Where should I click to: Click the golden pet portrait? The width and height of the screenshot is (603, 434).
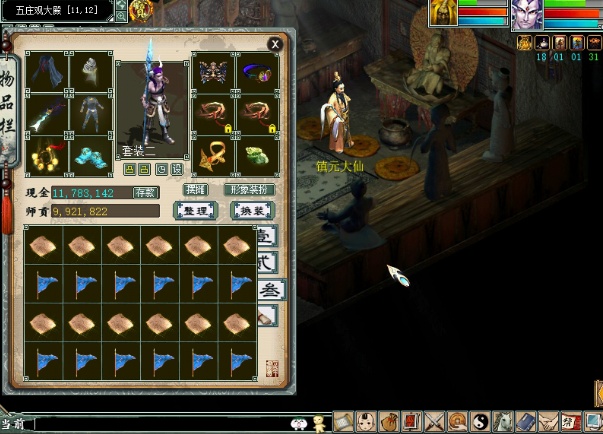(443, 12)
